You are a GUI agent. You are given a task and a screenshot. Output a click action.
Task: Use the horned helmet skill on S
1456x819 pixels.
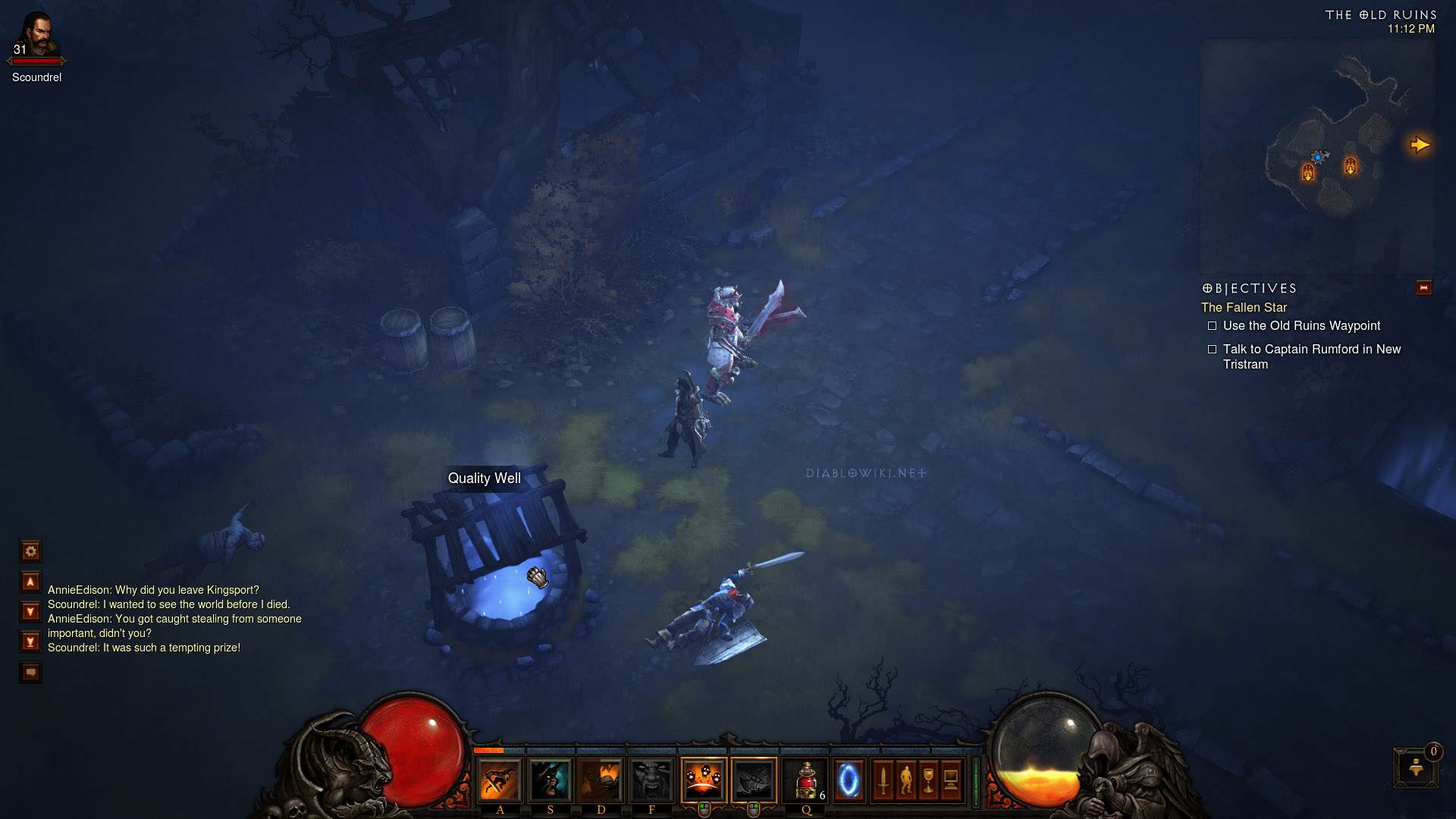(551, 780)
